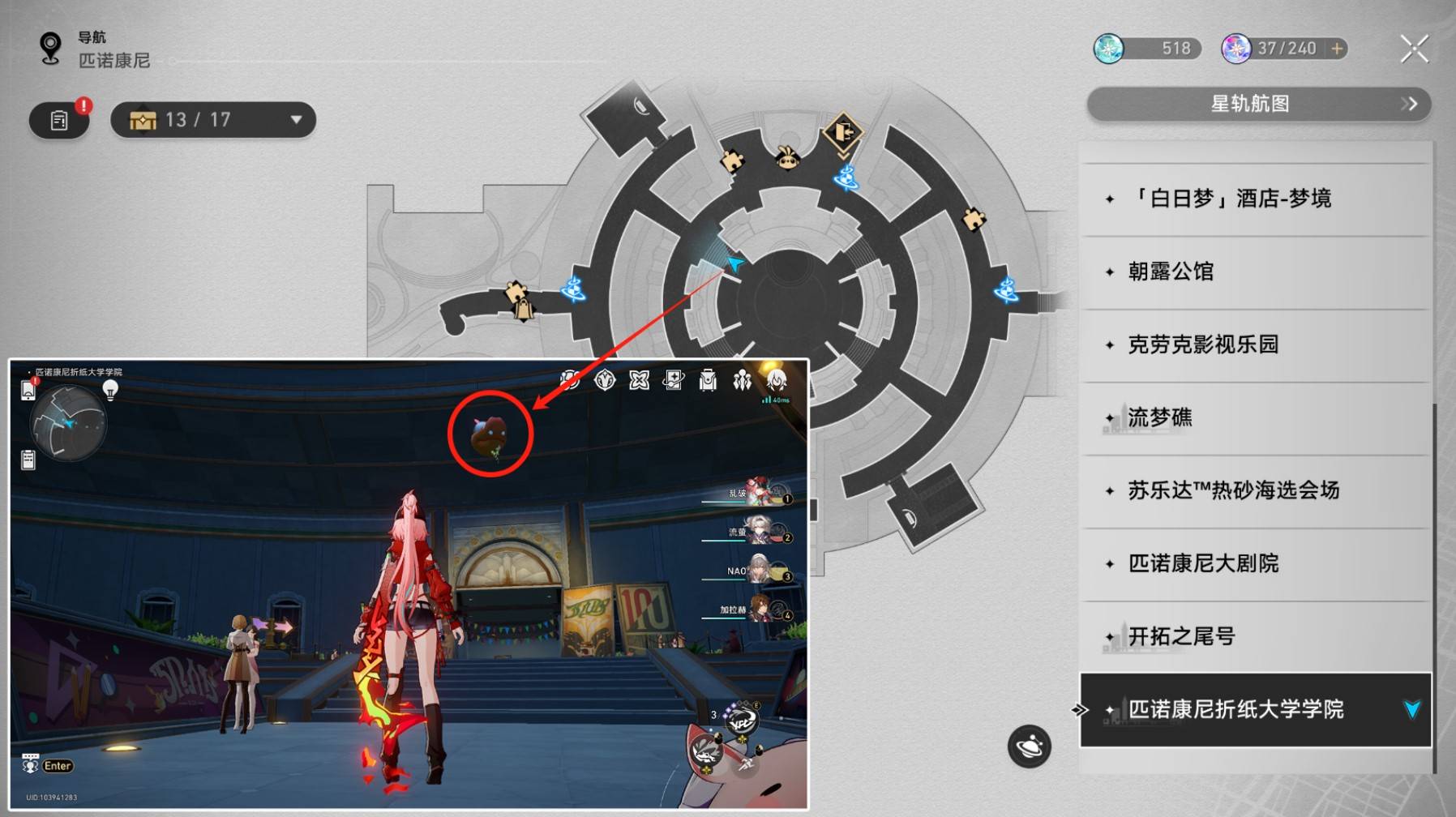Open the mission log clipboard button
The height and width of the screenshot is (817, 1456).
pyautogui.click(x=59, y=121)
